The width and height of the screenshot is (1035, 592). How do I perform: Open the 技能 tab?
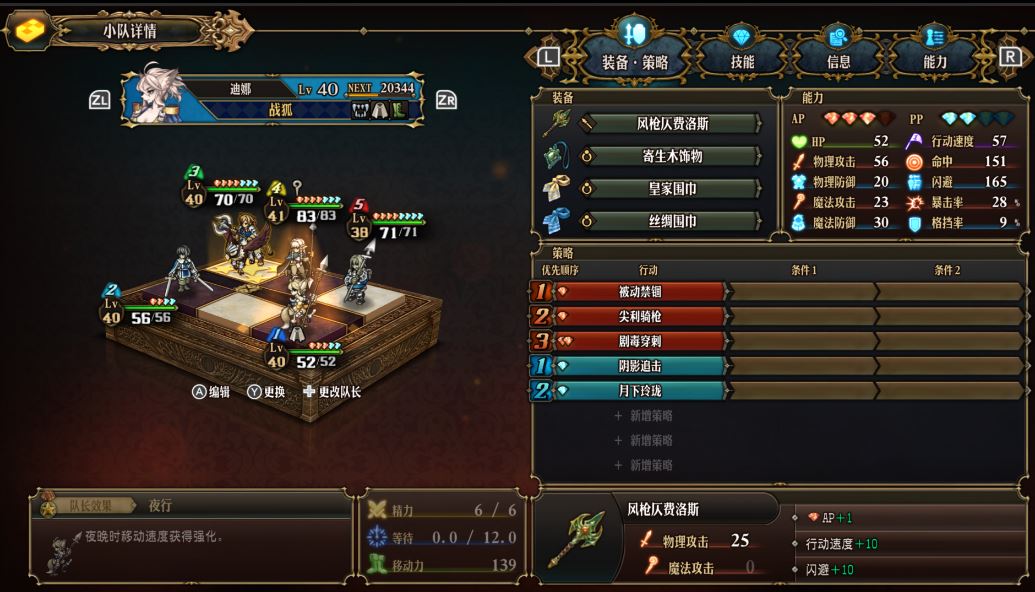(x=741, y=60)
